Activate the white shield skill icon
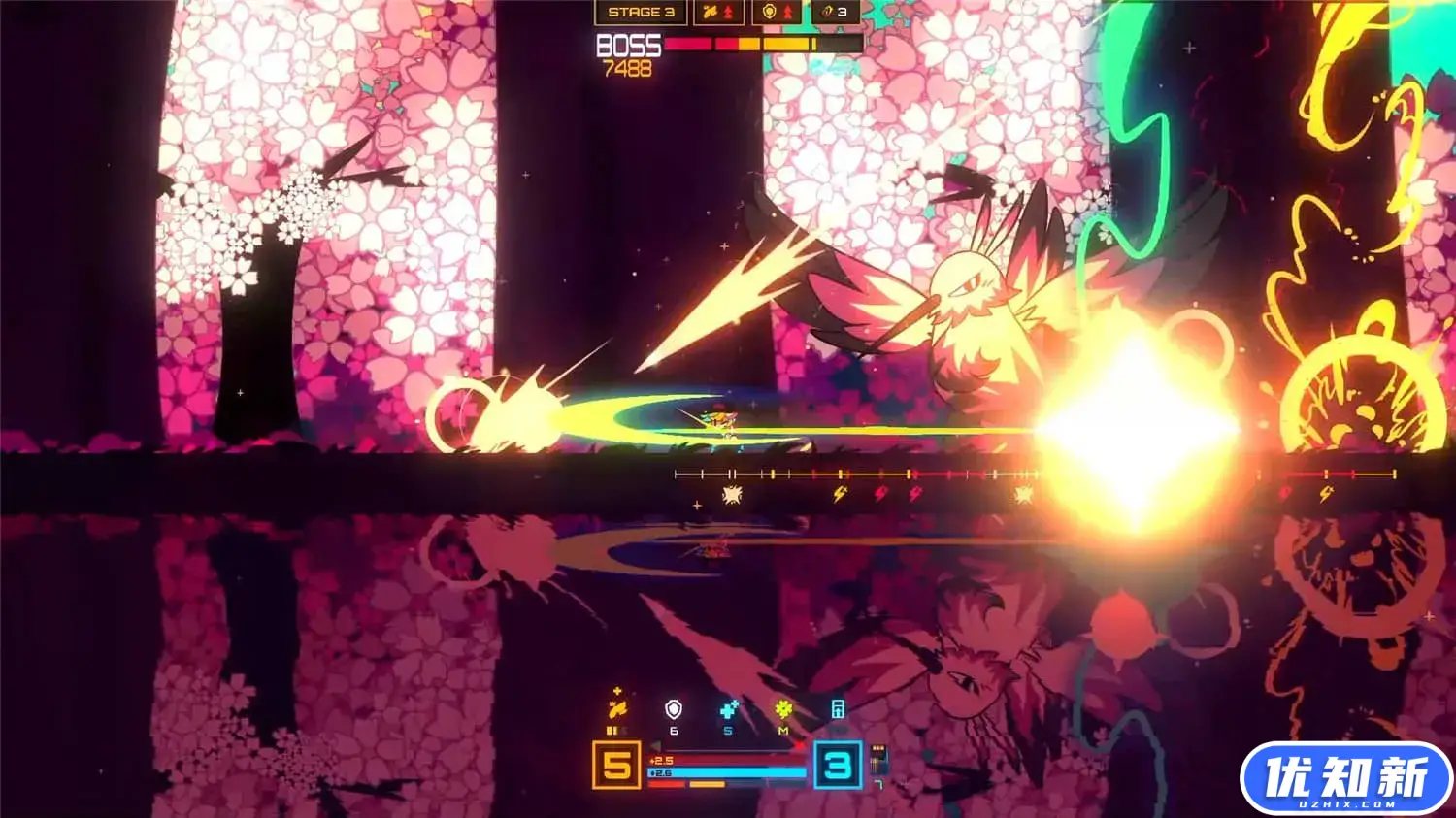The height and width of the screenshot is (818, 1456). 673,710
